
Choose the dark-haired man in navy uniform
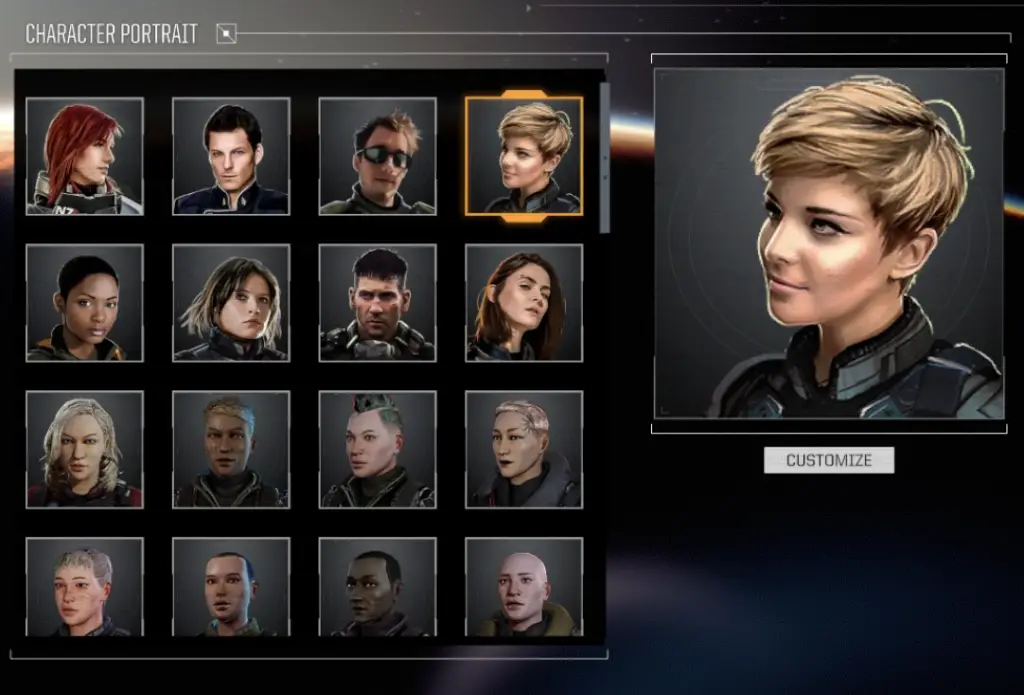point(231,156)
